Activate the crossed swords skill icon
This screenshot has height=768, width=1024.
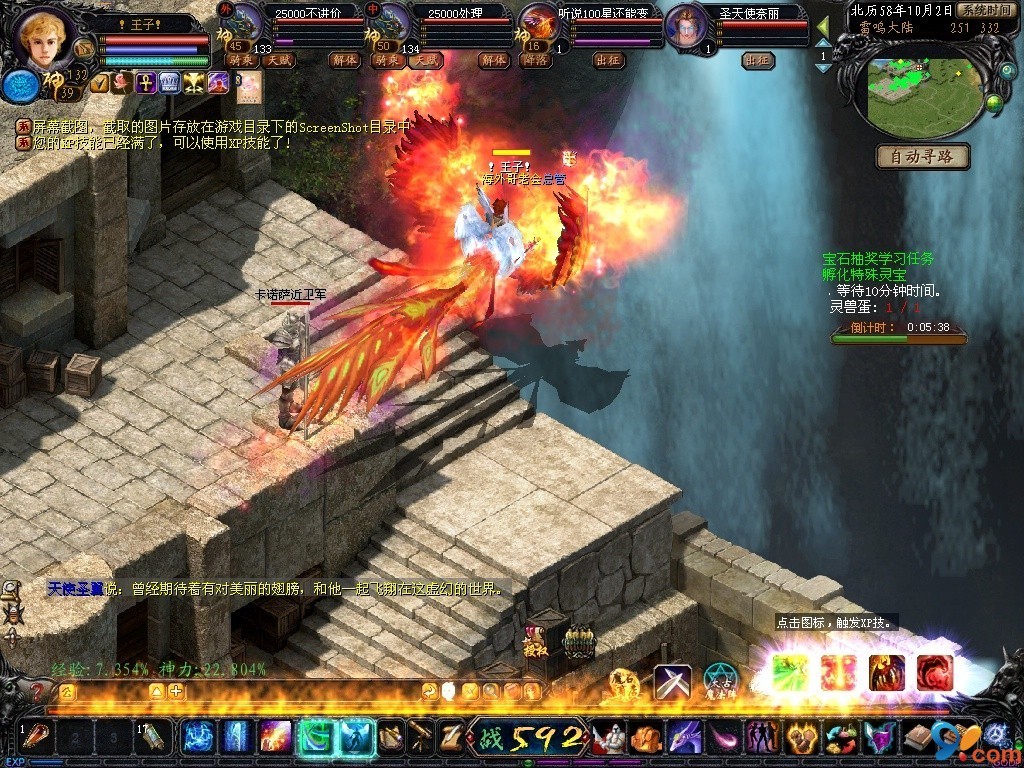pos(672,681)
